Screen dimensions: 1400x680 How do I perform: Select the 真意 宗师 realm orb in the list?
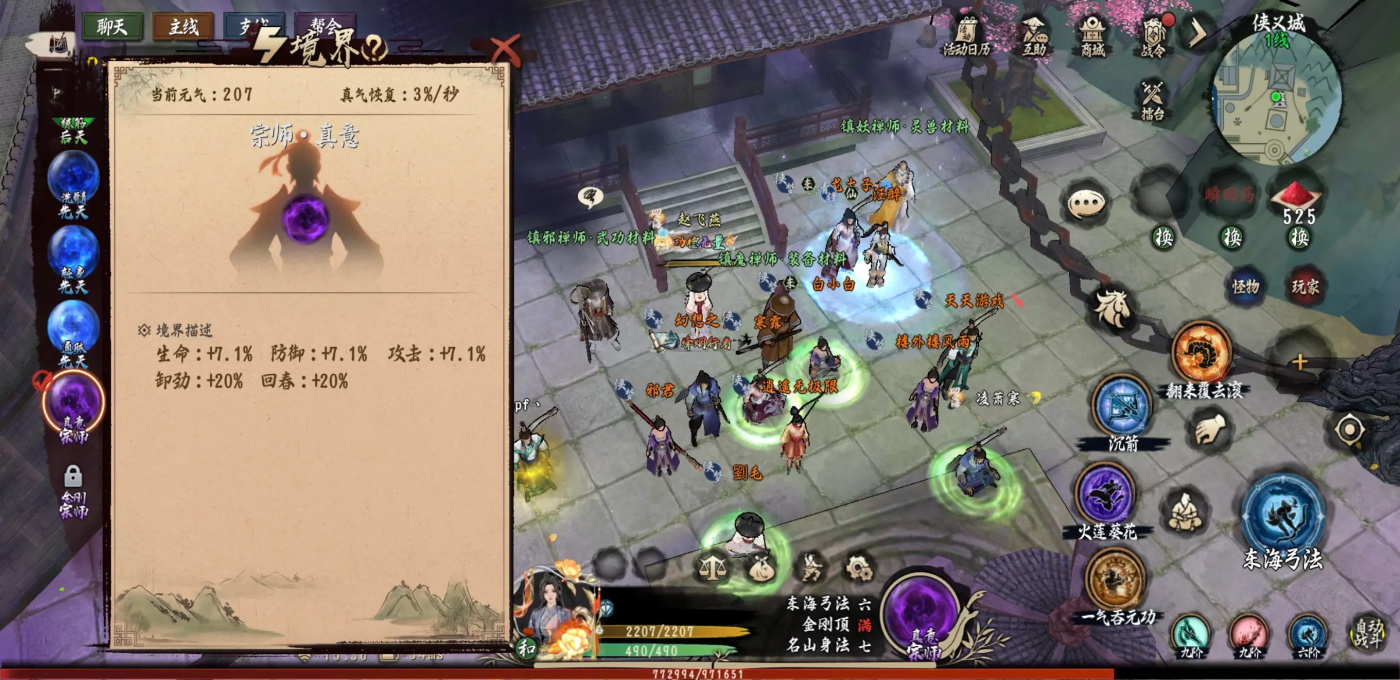pos(74,402)
